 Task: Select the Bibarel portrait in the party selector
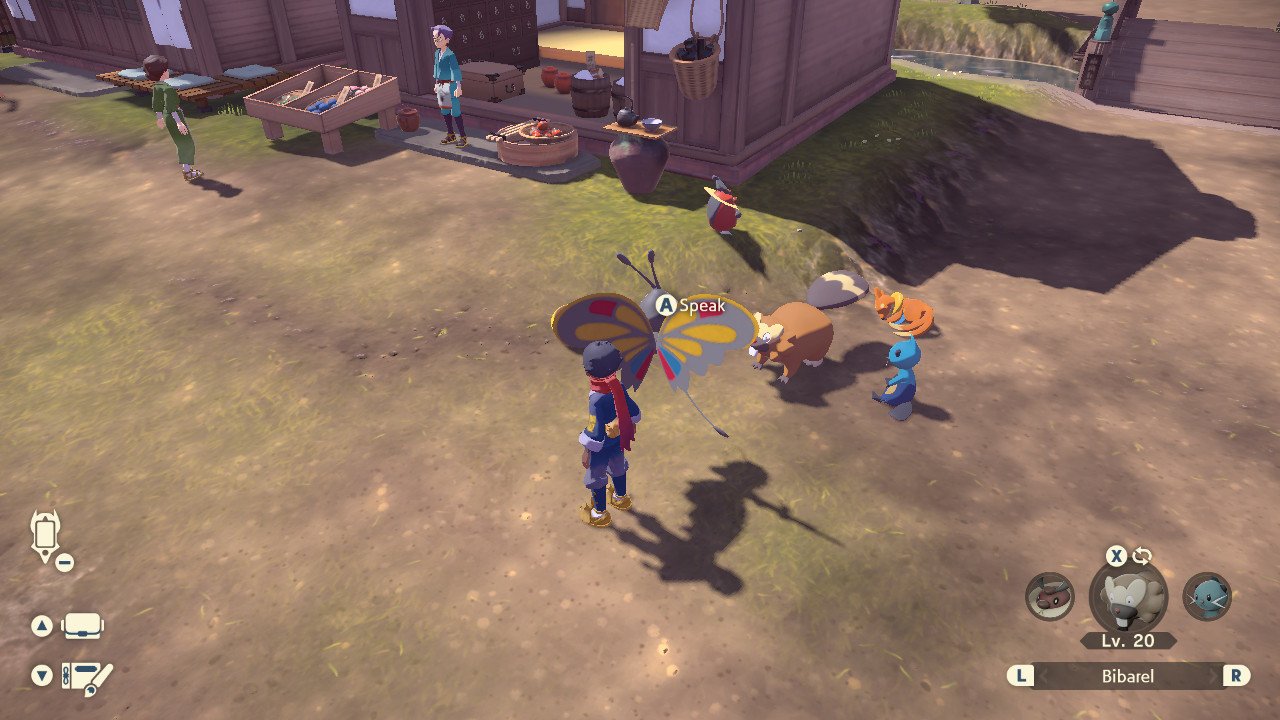1128,596
